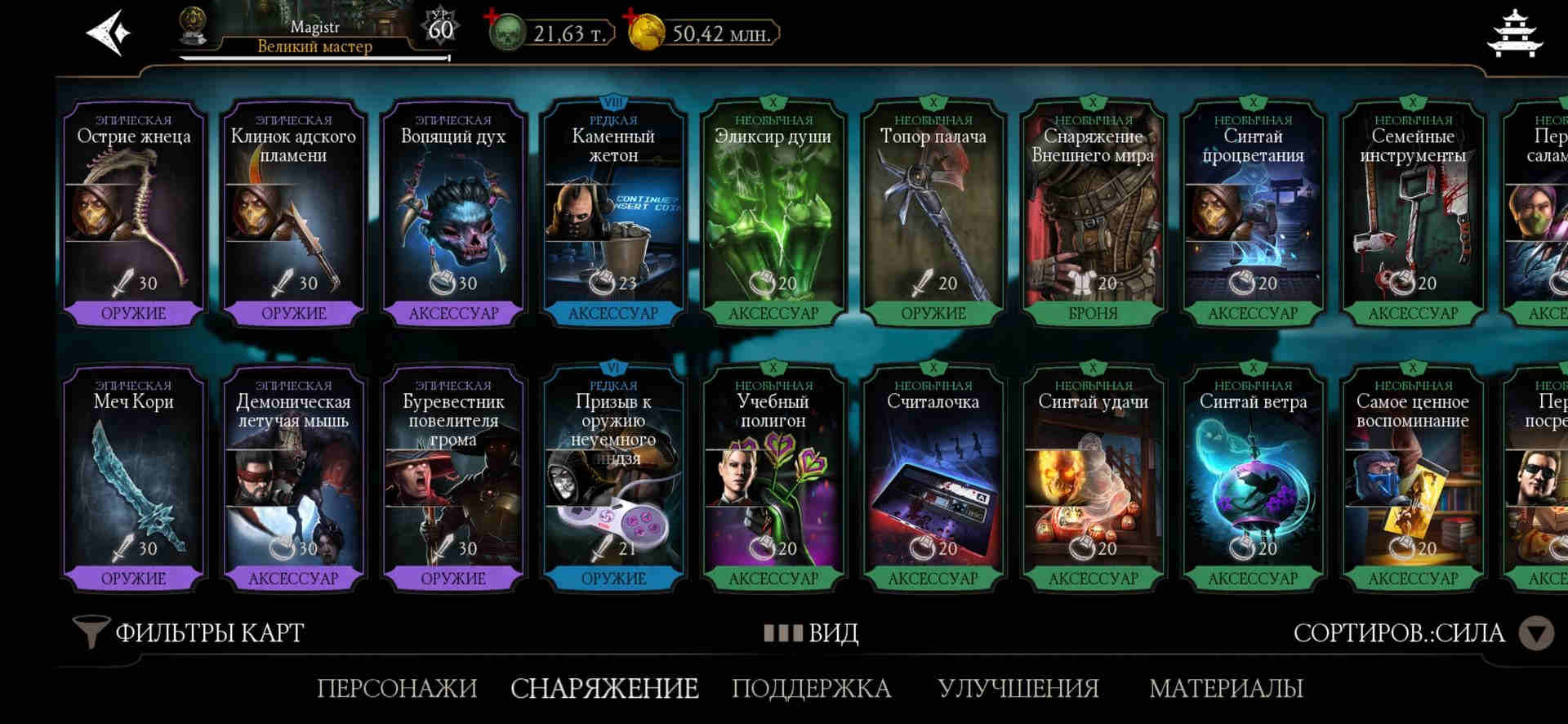Choose the Считалочка accessory card
1568x724 pixels.
(x=933, y=479)
